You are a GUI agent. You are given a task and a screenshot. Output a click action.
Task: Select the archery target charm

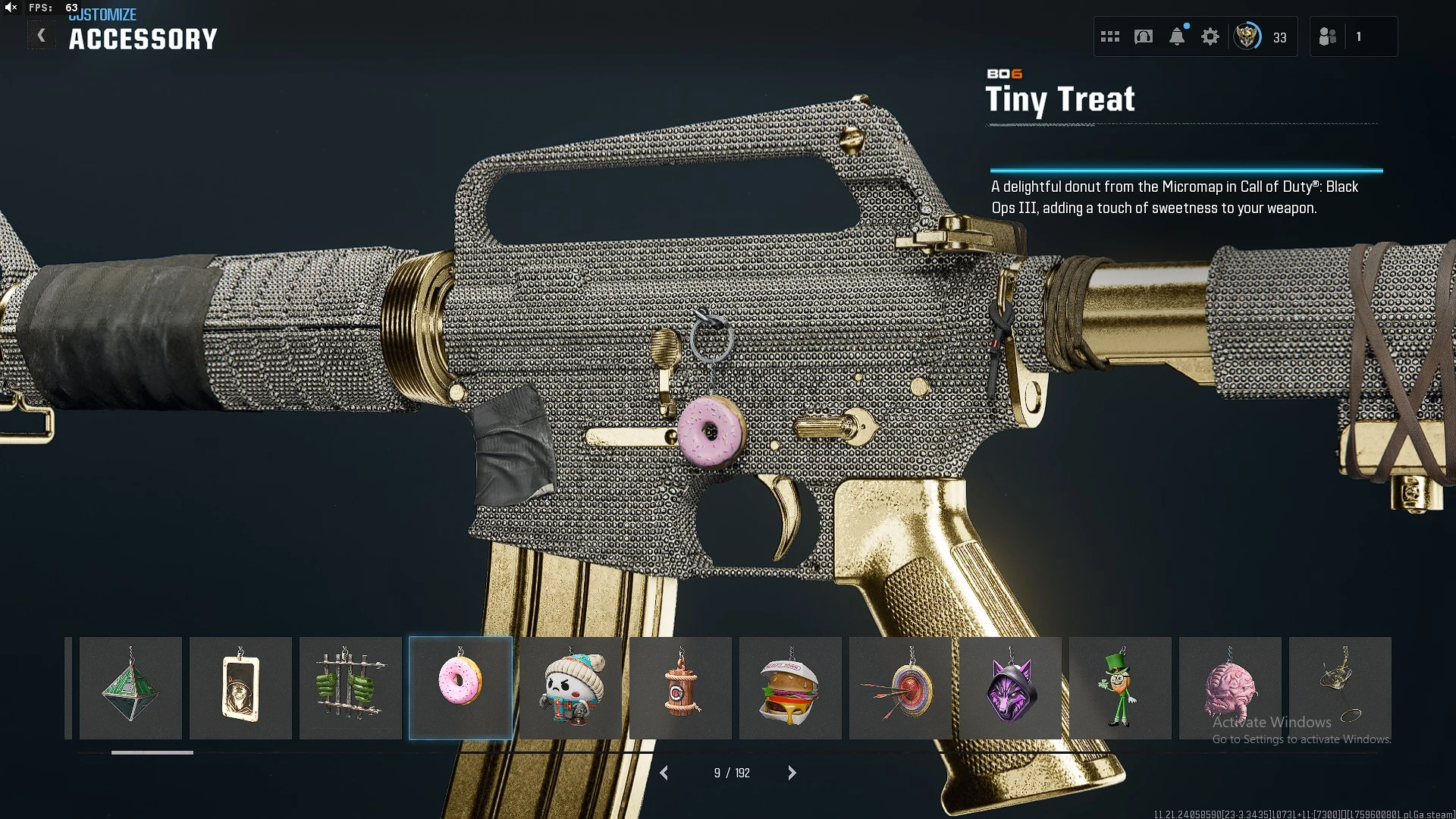tap(900, 688)
